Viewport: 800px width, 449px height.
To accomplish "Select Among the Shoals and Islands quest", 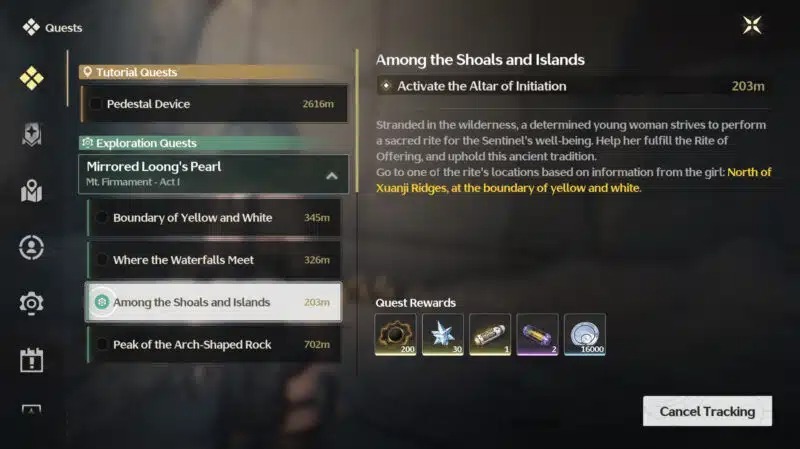I will pyautogui.click(x=213, y=302).
